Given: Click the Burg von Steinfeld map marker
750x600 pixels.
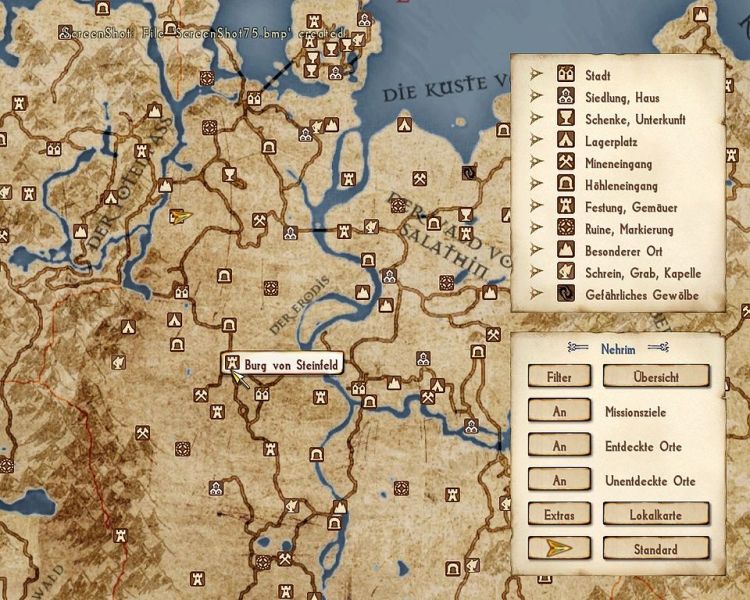Looking at the screenshot, I should pos(232,362).
